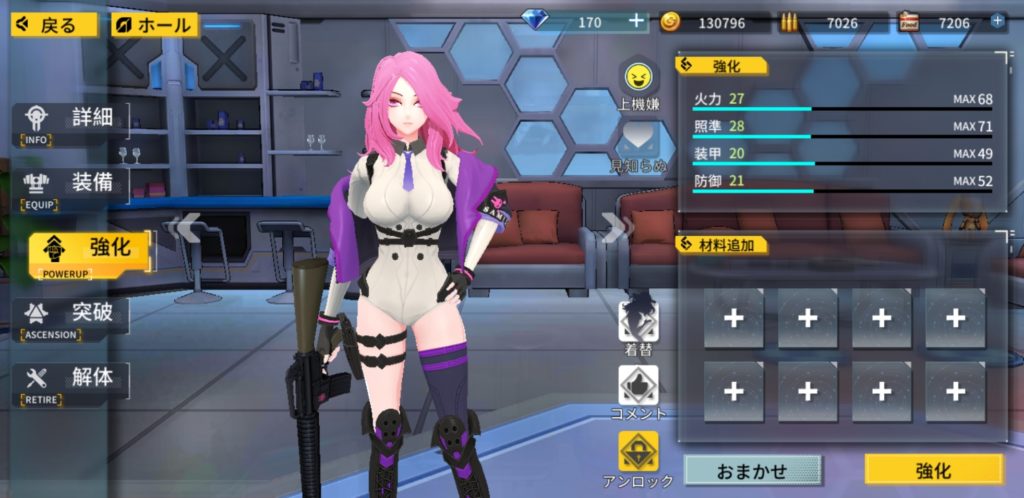Add more diamonds with the plus button
The width and height of the screenshot is (1024, 498).
[x=637, y=21]
